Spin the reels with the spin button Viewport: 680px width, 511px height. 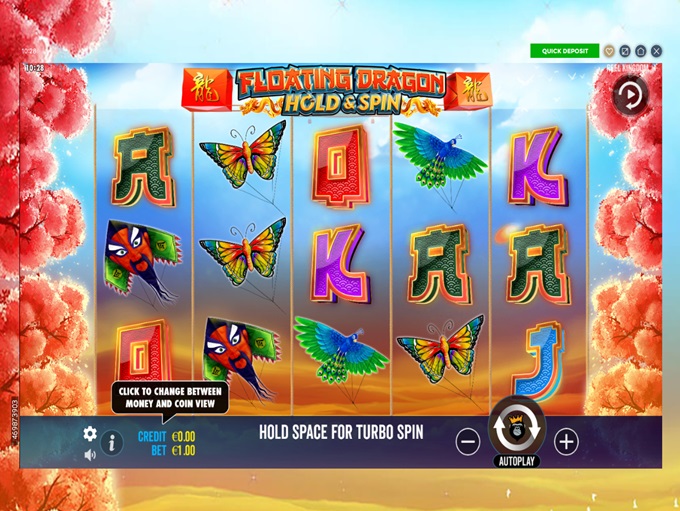pos(517,429)
